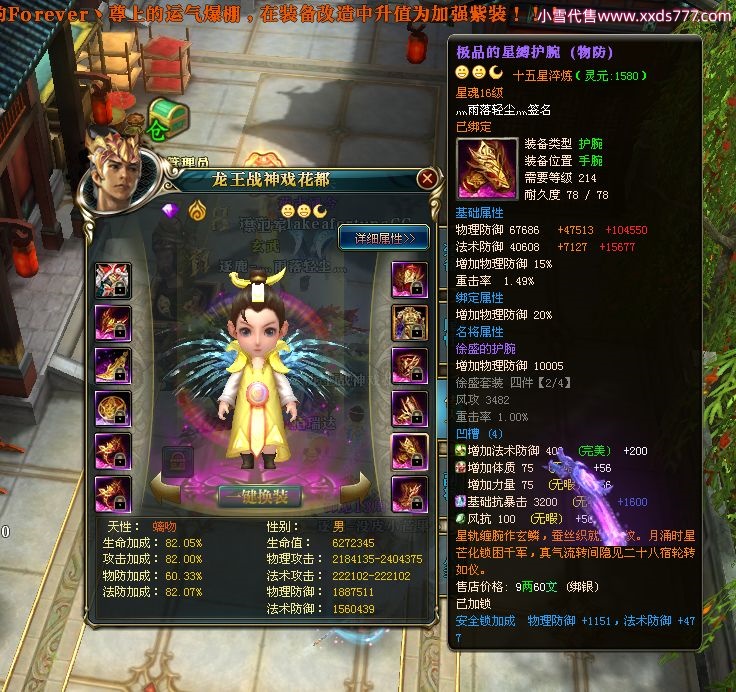Select the golden armor equipment slot

(x=408, y=322)
